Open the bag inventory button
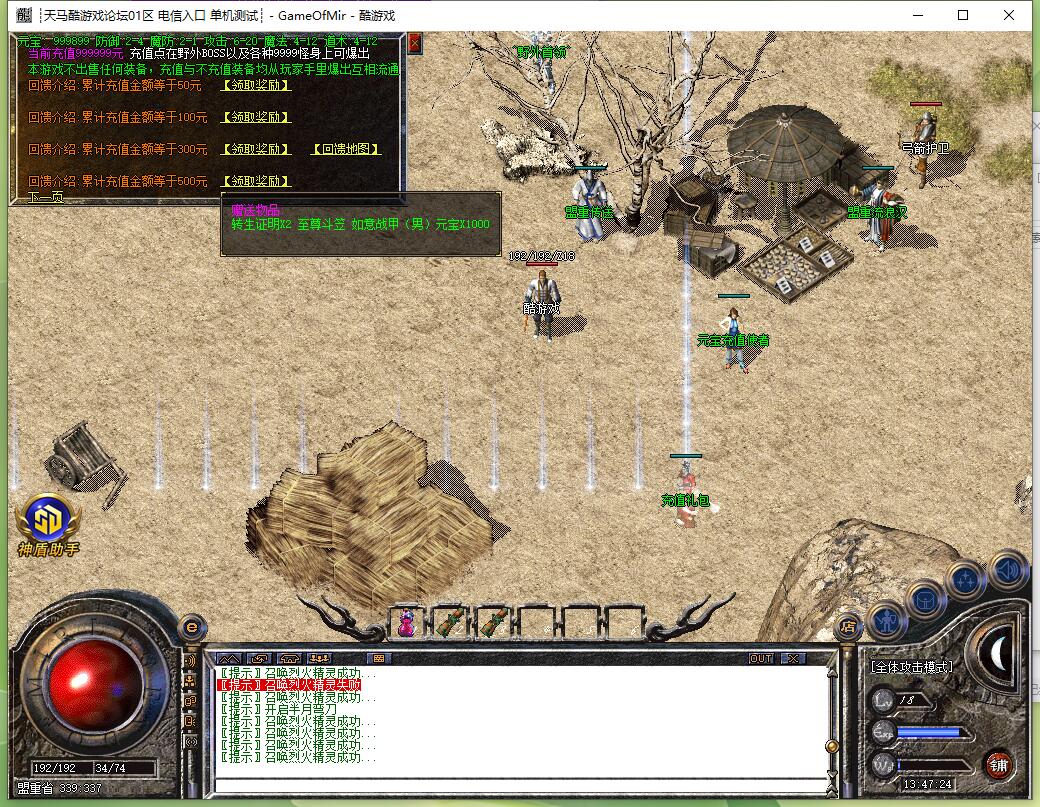 click(x=926, y=599)
